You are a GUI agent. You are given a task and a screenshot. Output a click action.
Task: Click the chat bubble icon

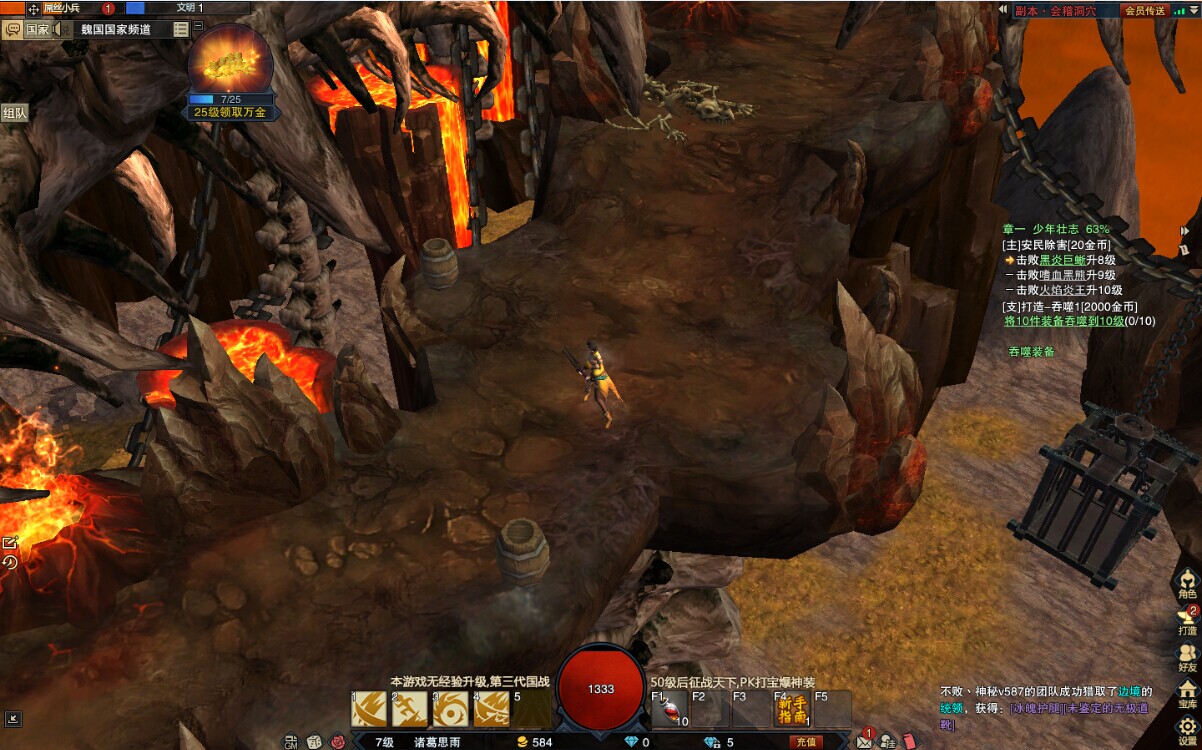[12, 29]
